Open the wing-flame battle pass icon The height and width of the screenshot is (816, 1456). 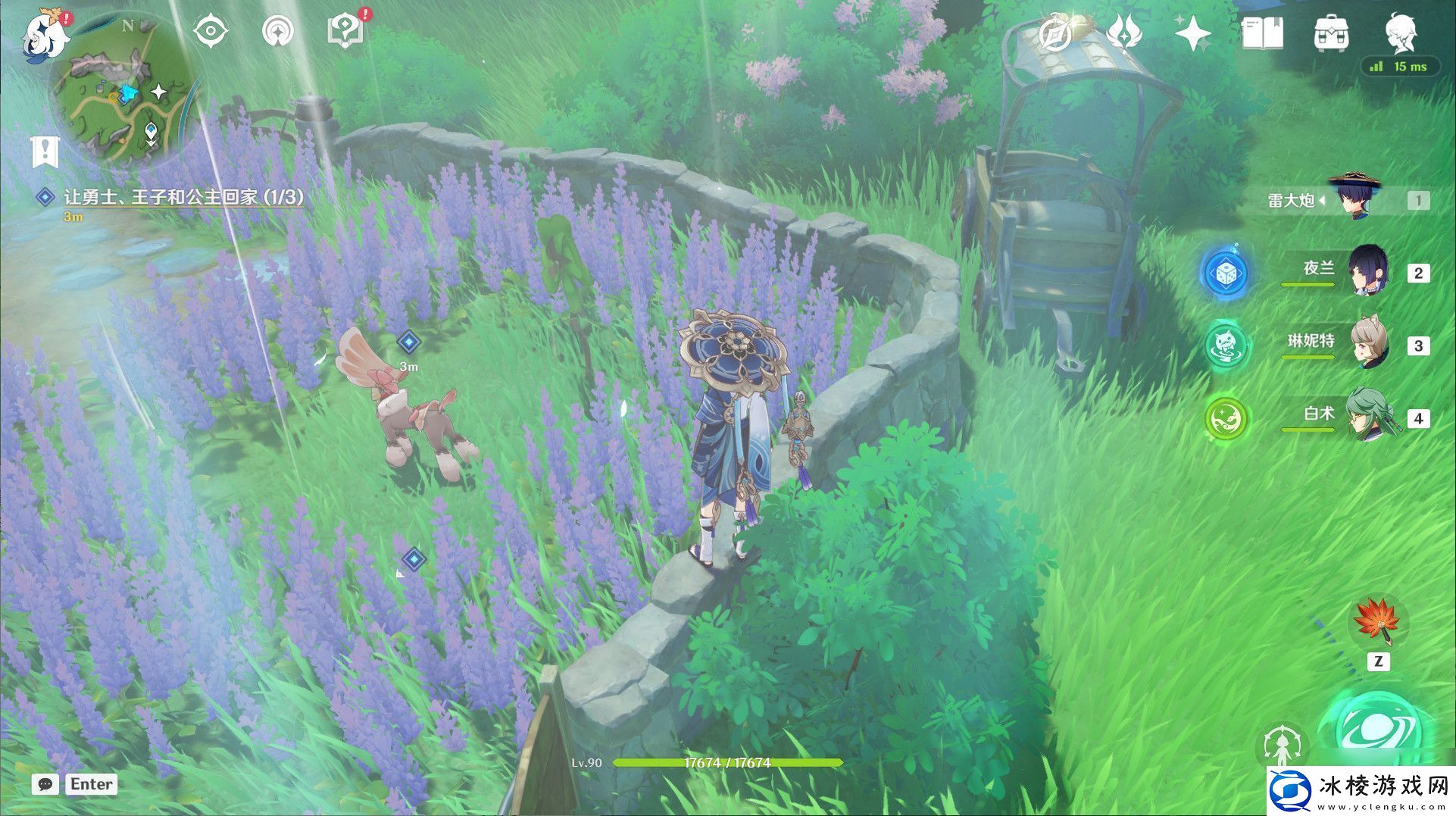tap(1124, 33)
